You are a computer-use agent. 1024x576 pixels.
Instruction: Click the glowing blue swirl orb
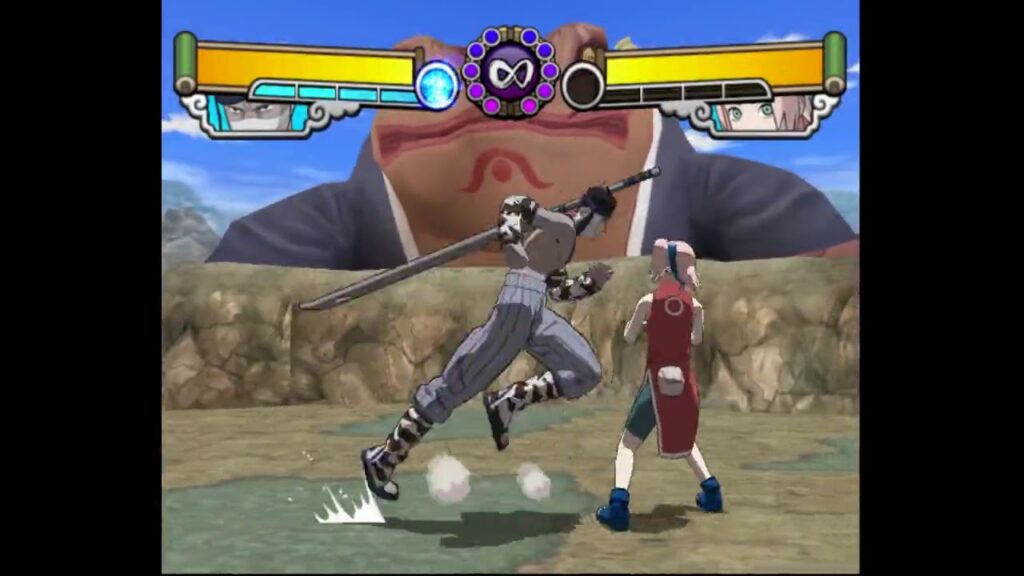(437, 85)
